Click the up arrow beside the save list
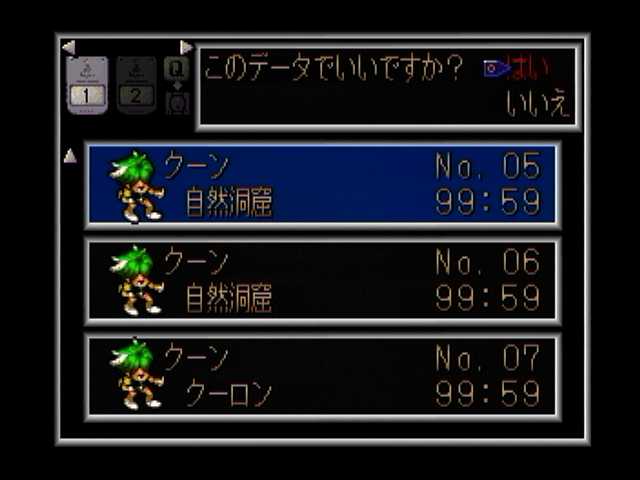 (70, 156)
